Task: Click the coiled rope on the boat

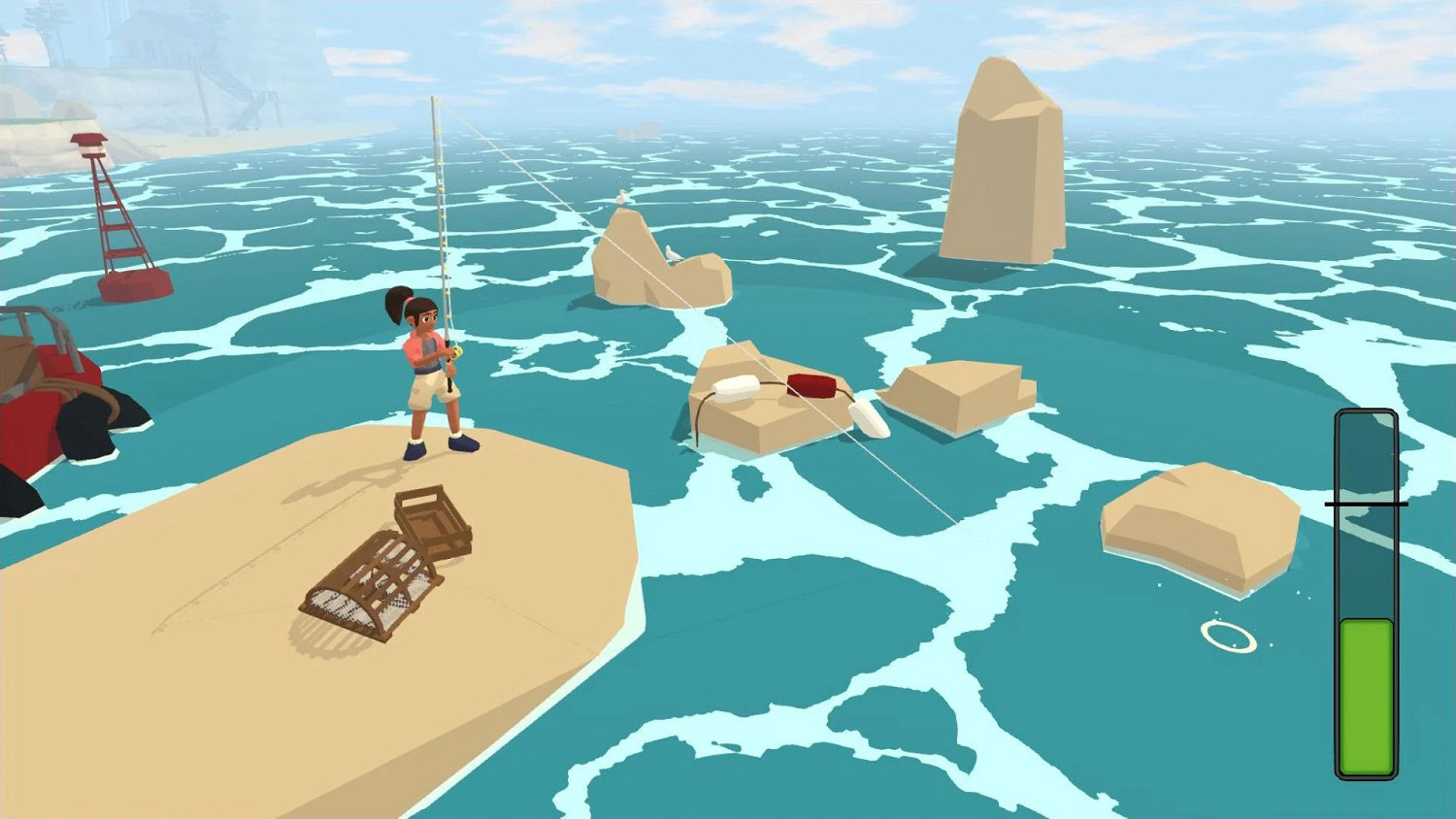Action: 63,383
